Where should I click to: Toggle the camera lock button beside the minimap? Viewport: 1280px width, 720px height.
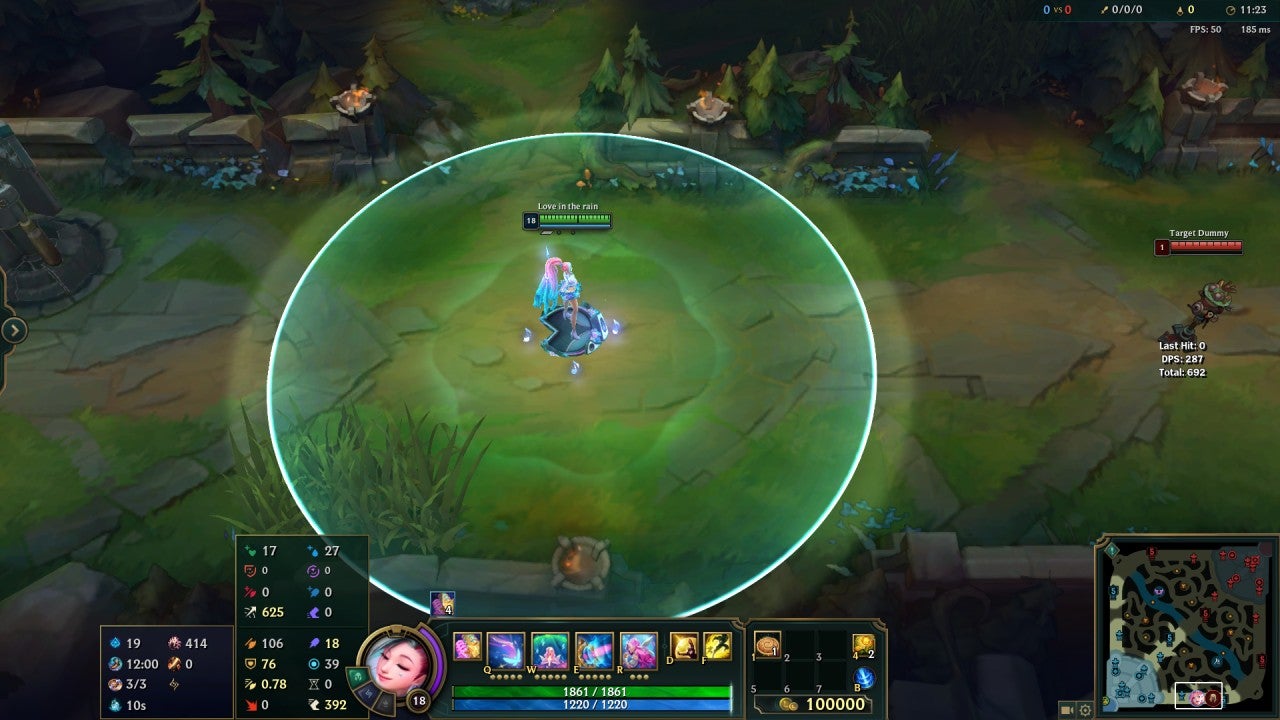[x=1066, y=710]
